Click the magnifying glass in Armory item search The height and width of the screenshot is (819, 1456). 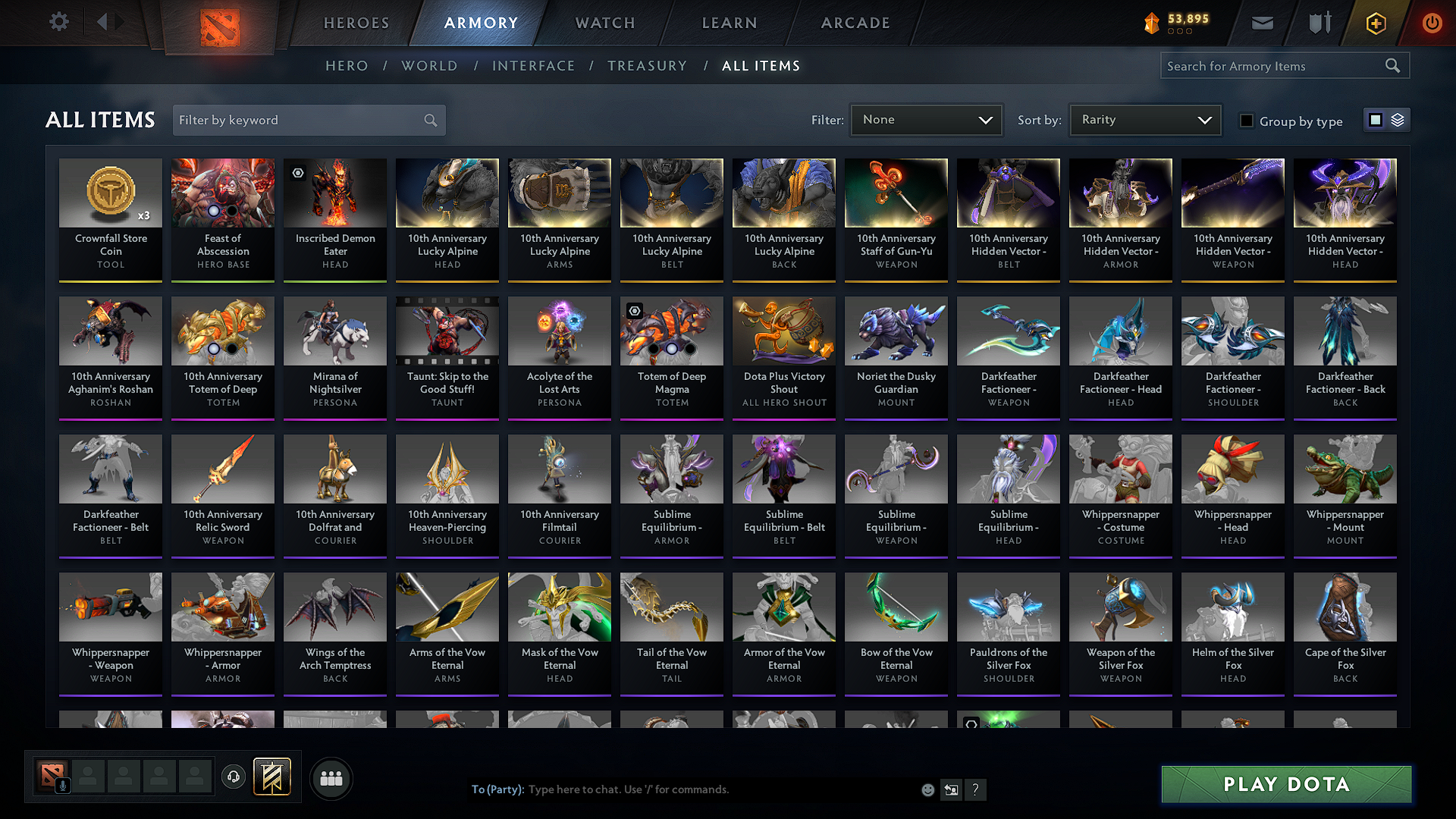click(1392, 65)
